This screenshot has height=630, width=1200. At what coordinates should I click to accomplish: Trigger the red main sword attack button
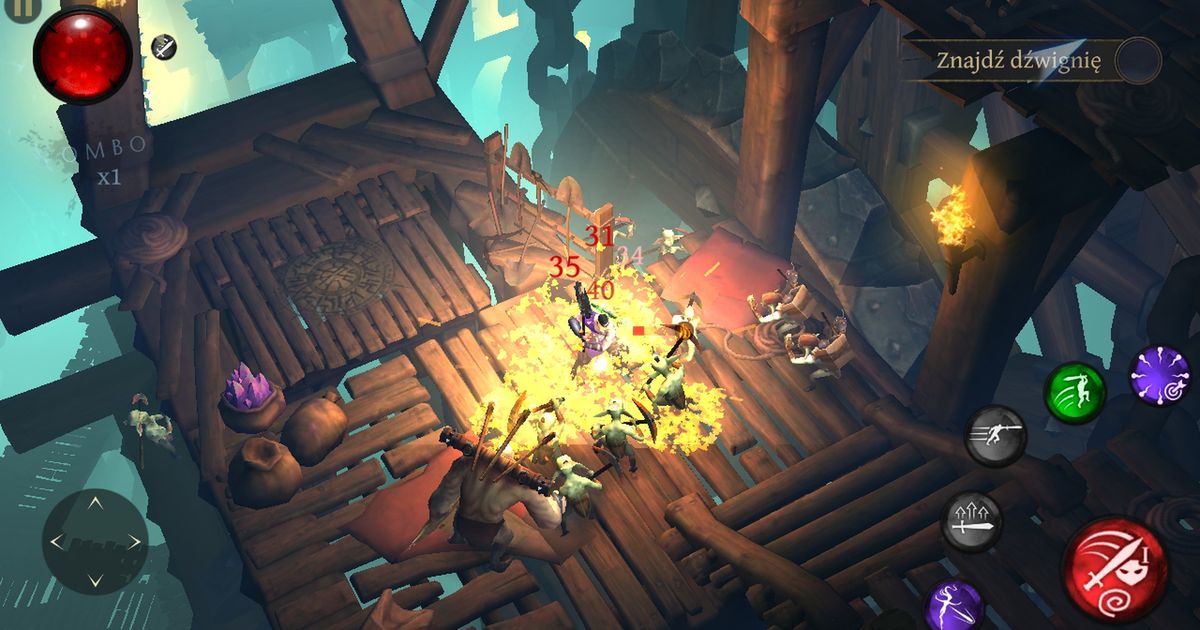pyautogui.click(x=1113, y=569)
